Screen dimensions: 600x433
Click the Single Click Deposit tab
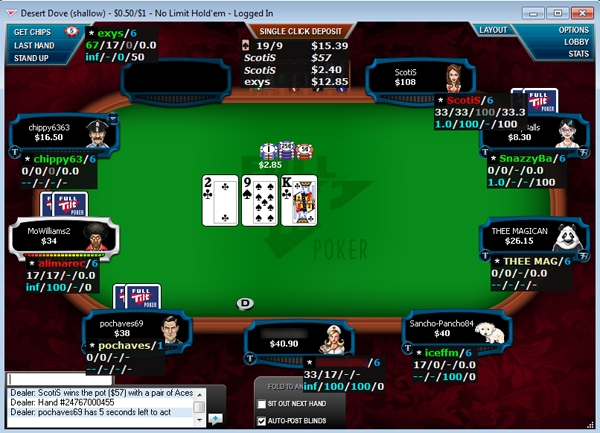click(x=297, y=31)
